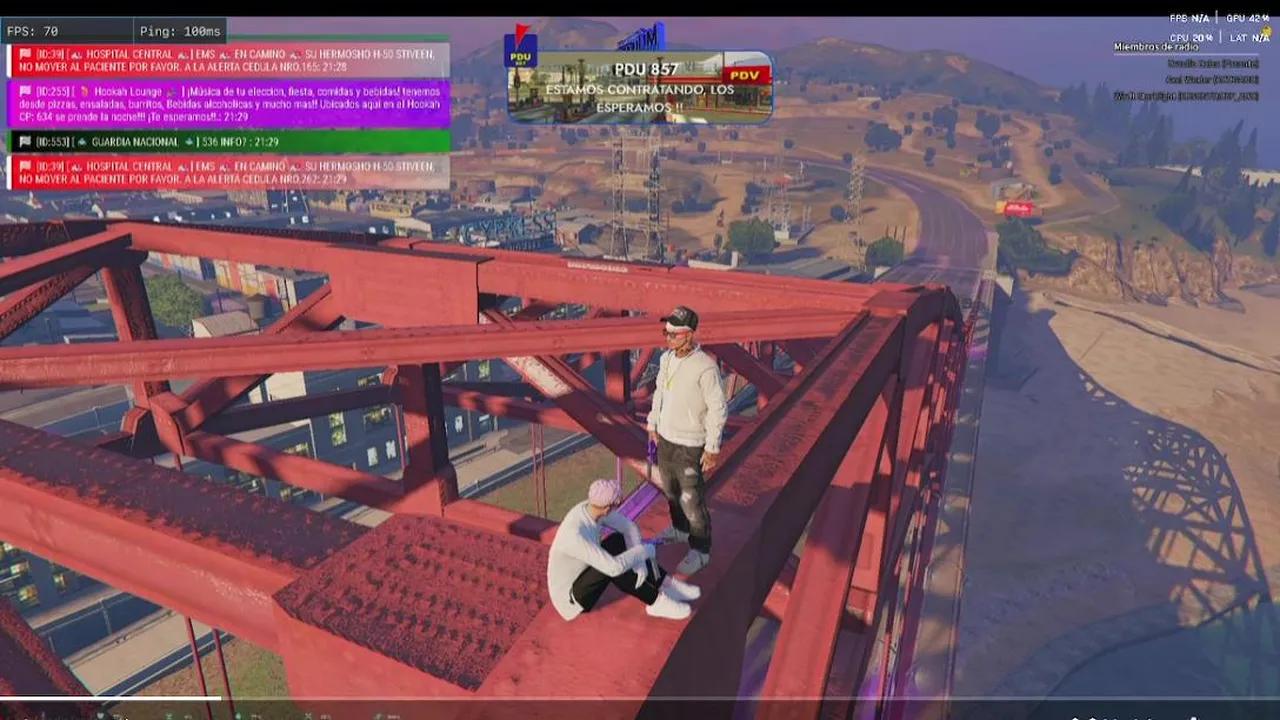Select the first radio member name

[1214, 64]
